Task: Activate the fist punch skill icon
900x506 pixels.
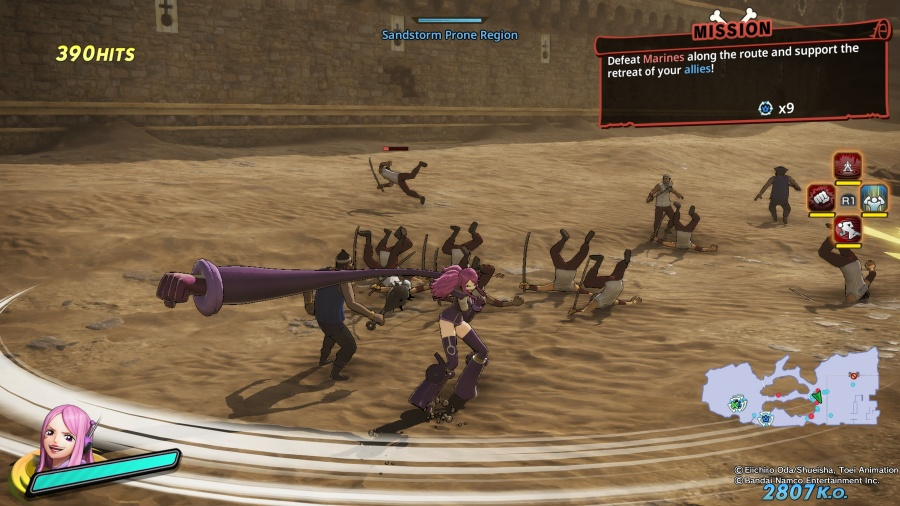Action: [821, 198]
